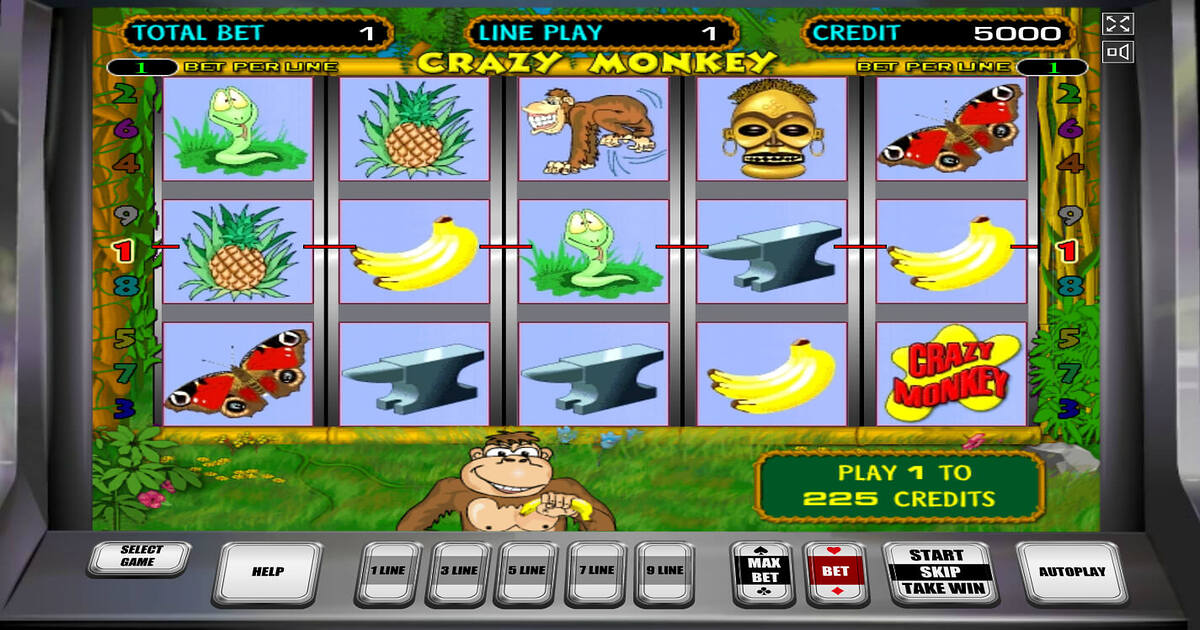The width and height of the screenshot is (1200, 630).
Task: Raise the stake with the Bet button
Action: (836, 572)
